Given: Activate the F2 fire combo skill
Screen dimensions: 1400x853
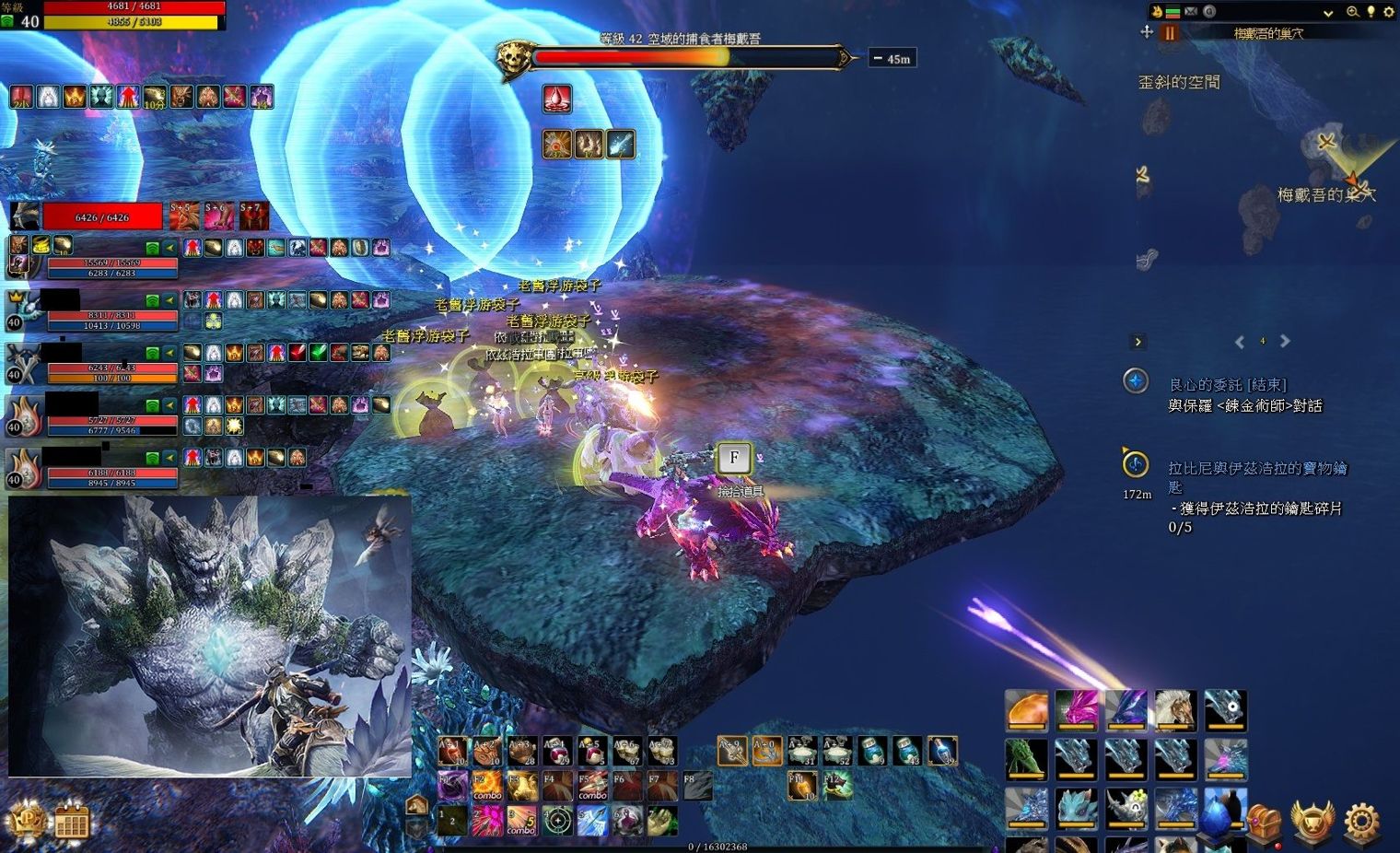Looking at the screenshot, I should 487,786.
